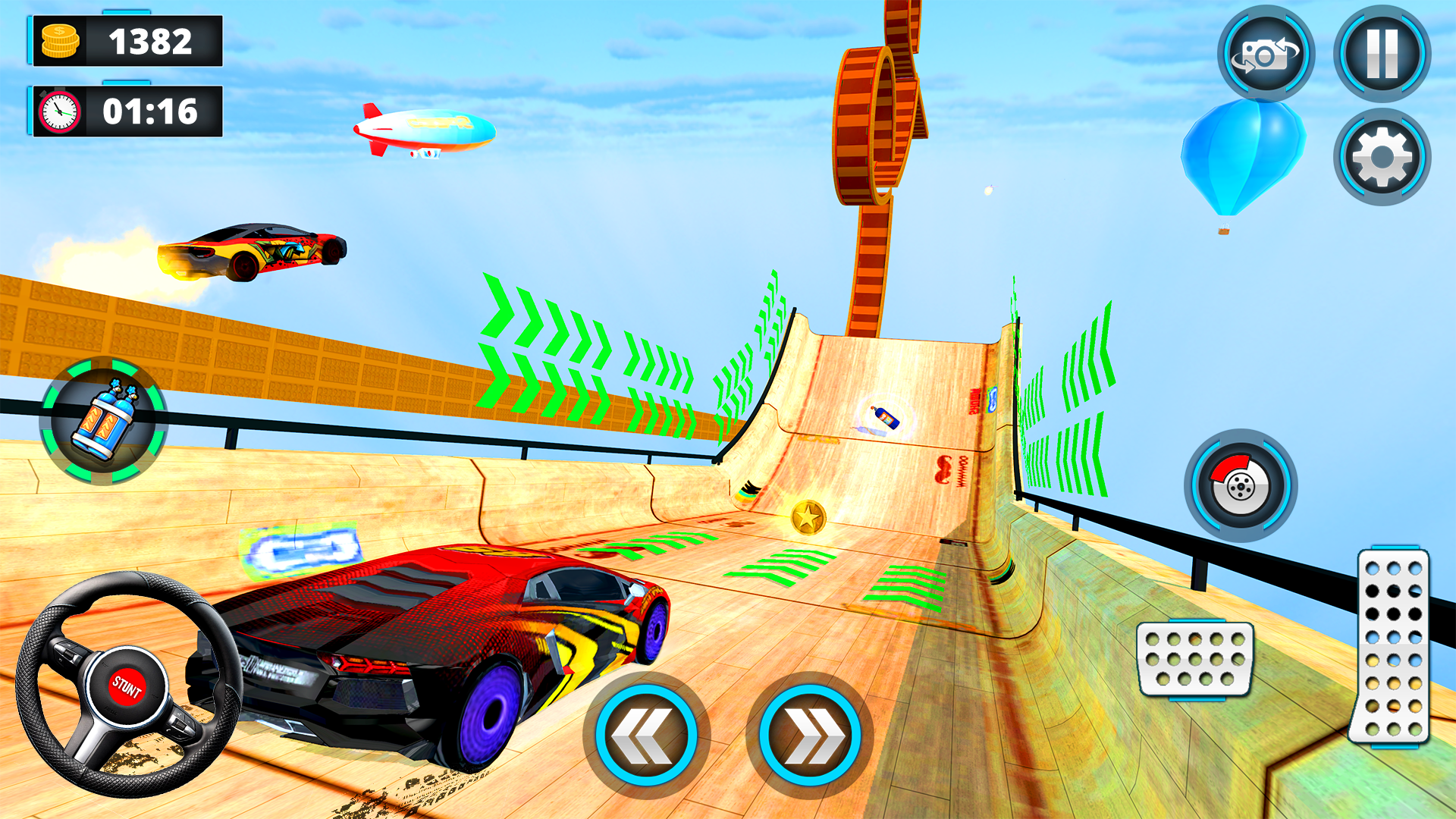Pause the game
Image resolution: width=1456 pixels, height=819 pixels.
[1383, 55]
